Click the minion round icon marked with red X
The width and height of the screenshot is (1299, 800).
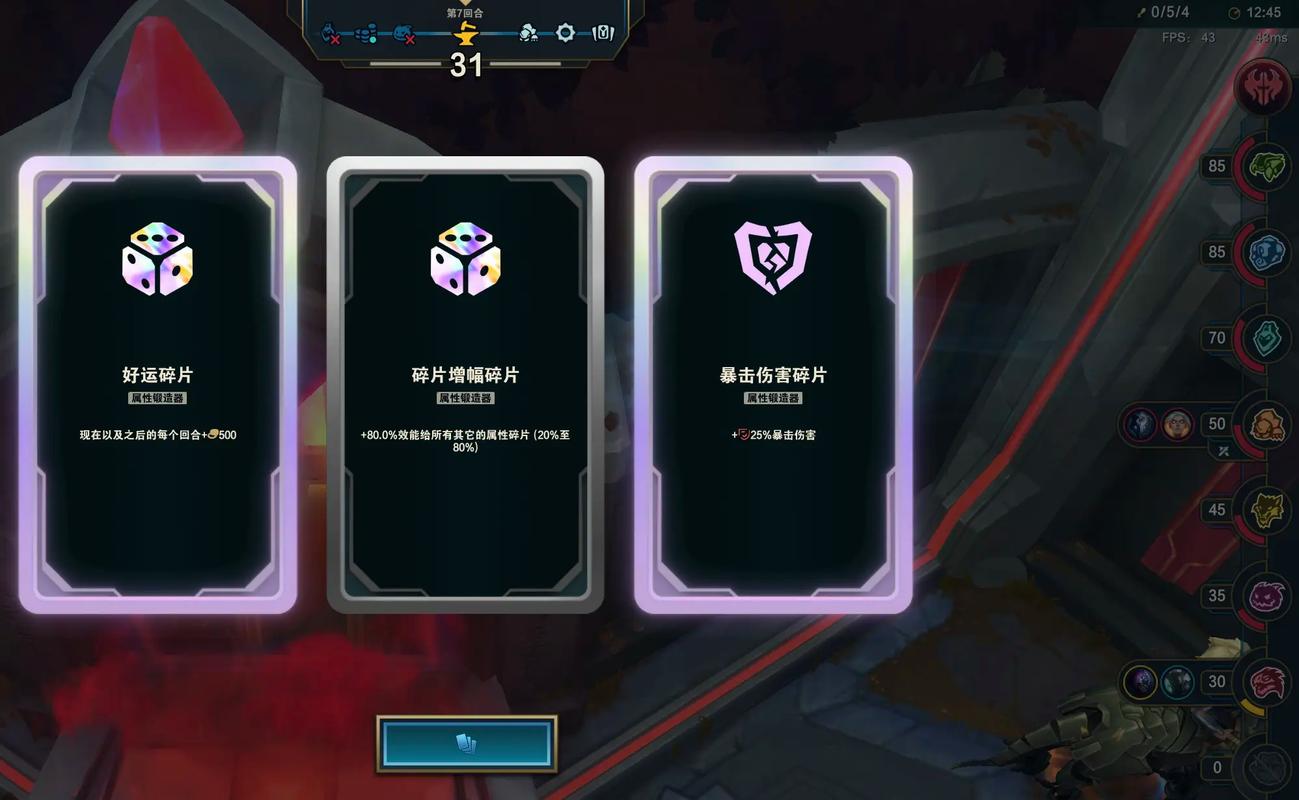330,34
